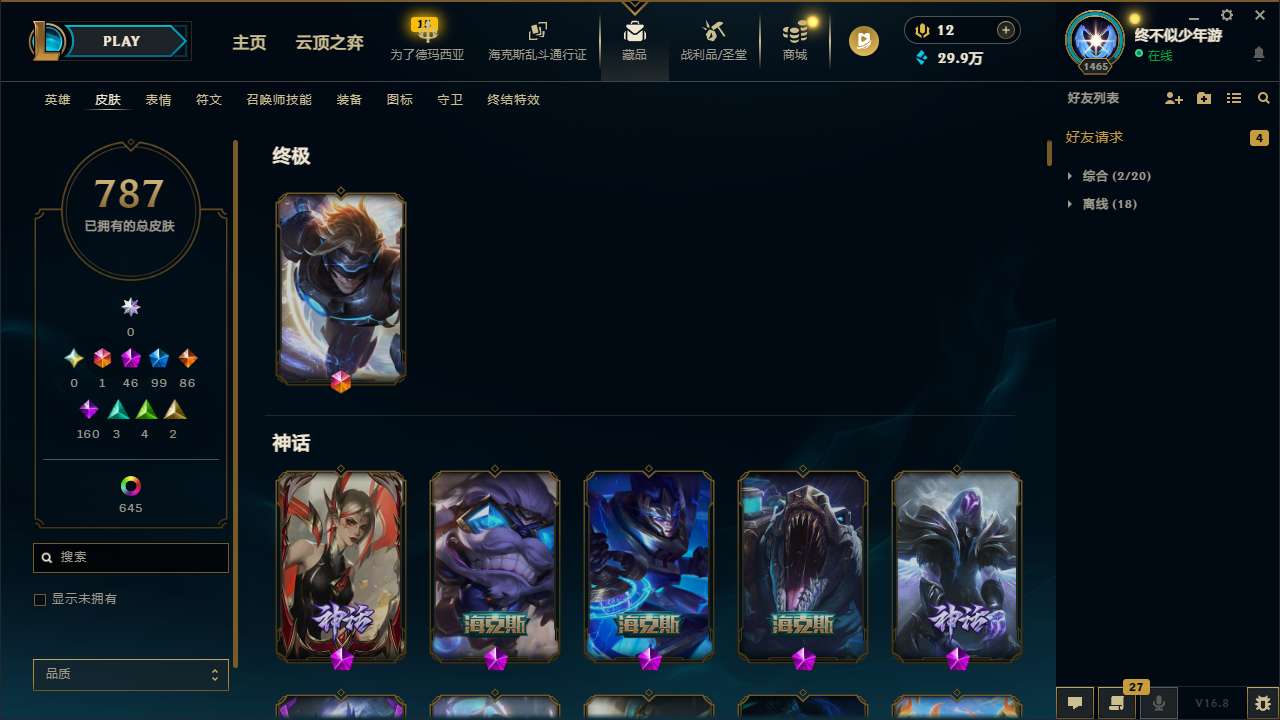Select the Ultimate Ezreal skin thumbnail
Screen dimensions: 1280x720
[340, 288]
